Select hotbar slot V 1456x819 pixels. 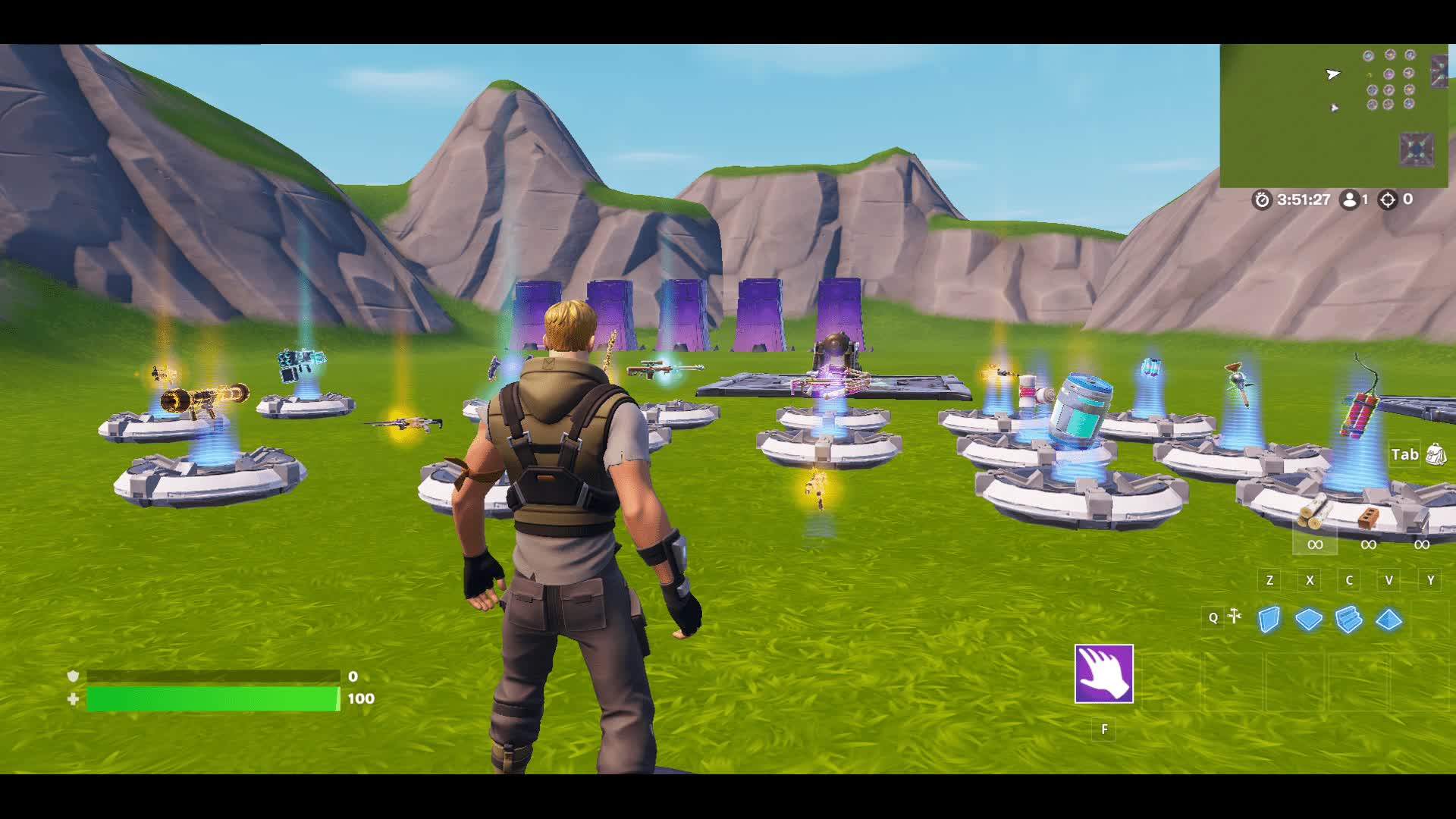pos(1390,580)
